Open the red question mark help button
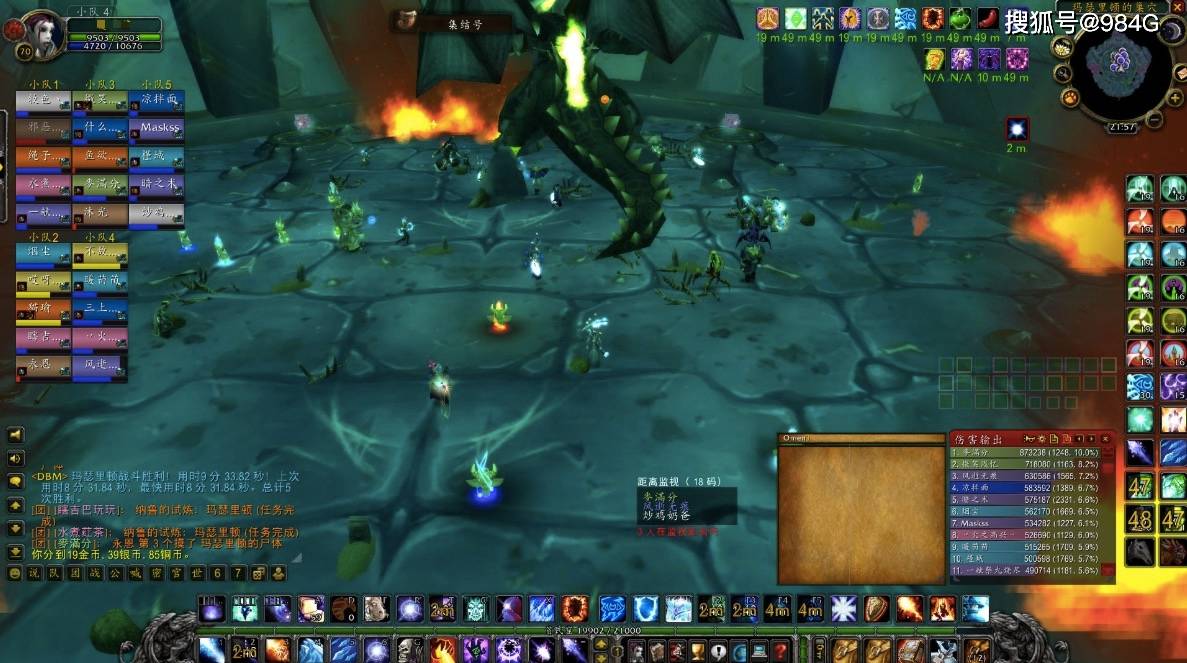Screen dimensions: 1187x663 pyautogui.click(x=780, y=650)
